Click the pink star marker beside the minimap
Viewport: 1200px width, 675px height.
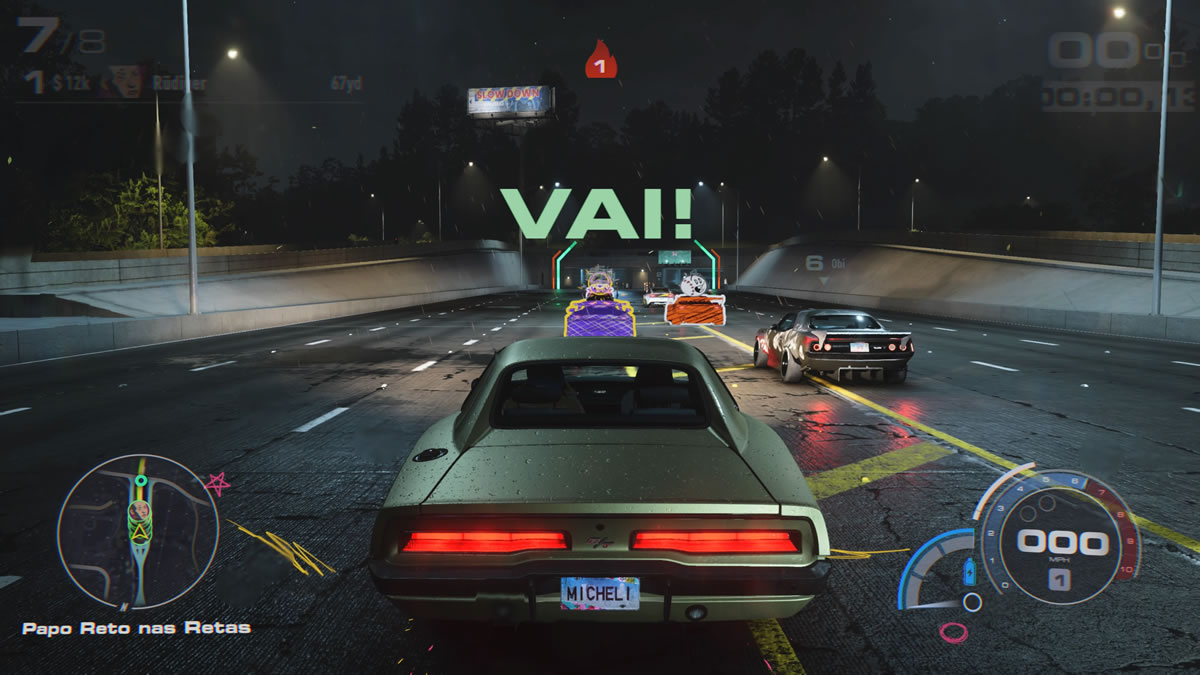tap(217, 484)
